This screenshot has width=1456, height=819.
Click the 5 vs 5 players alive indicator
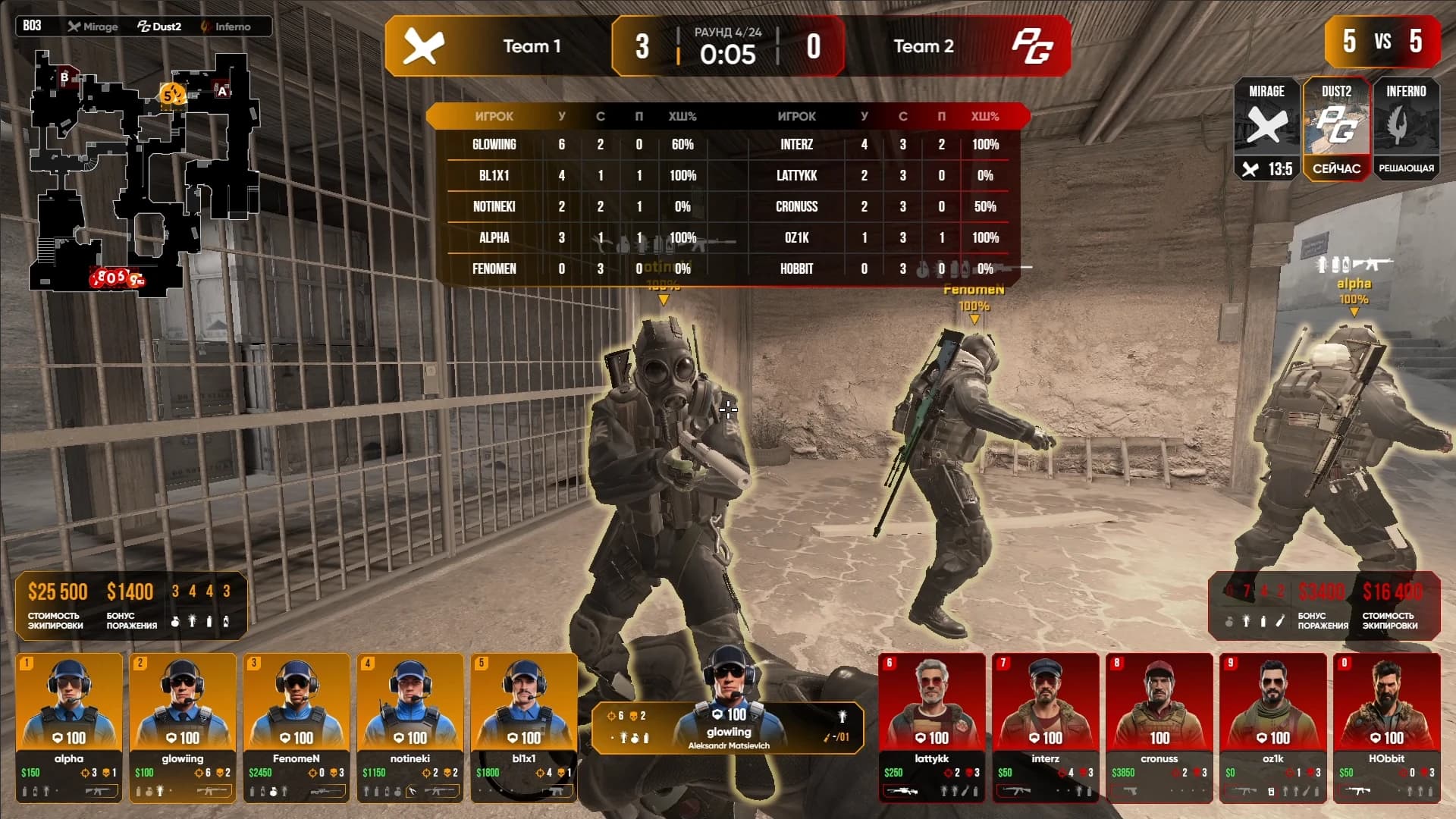click(x=1382, y=41)
